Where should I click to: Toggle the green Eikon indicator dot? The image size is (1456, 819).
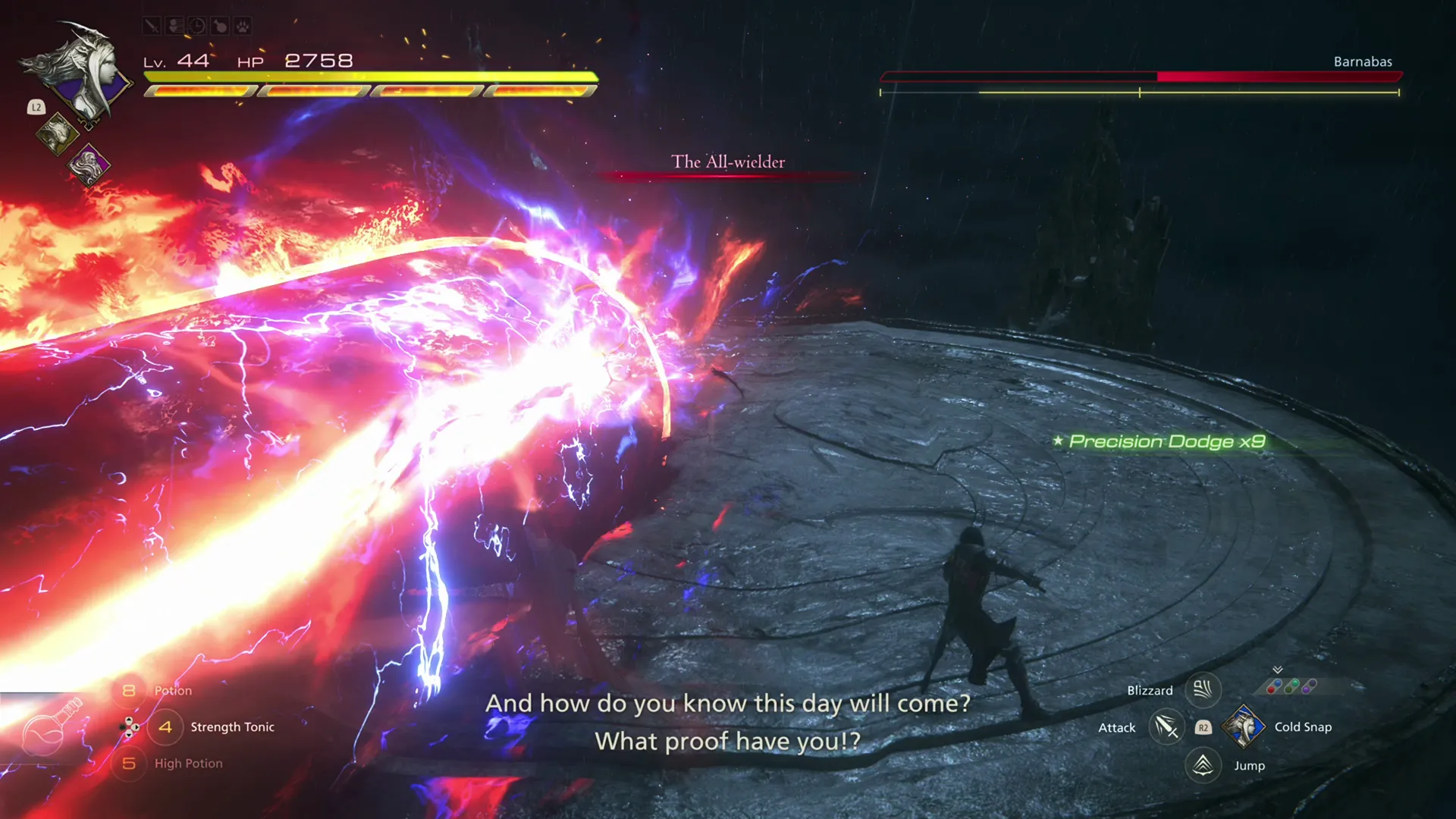pyautogui.click(x=1295, y=682)
